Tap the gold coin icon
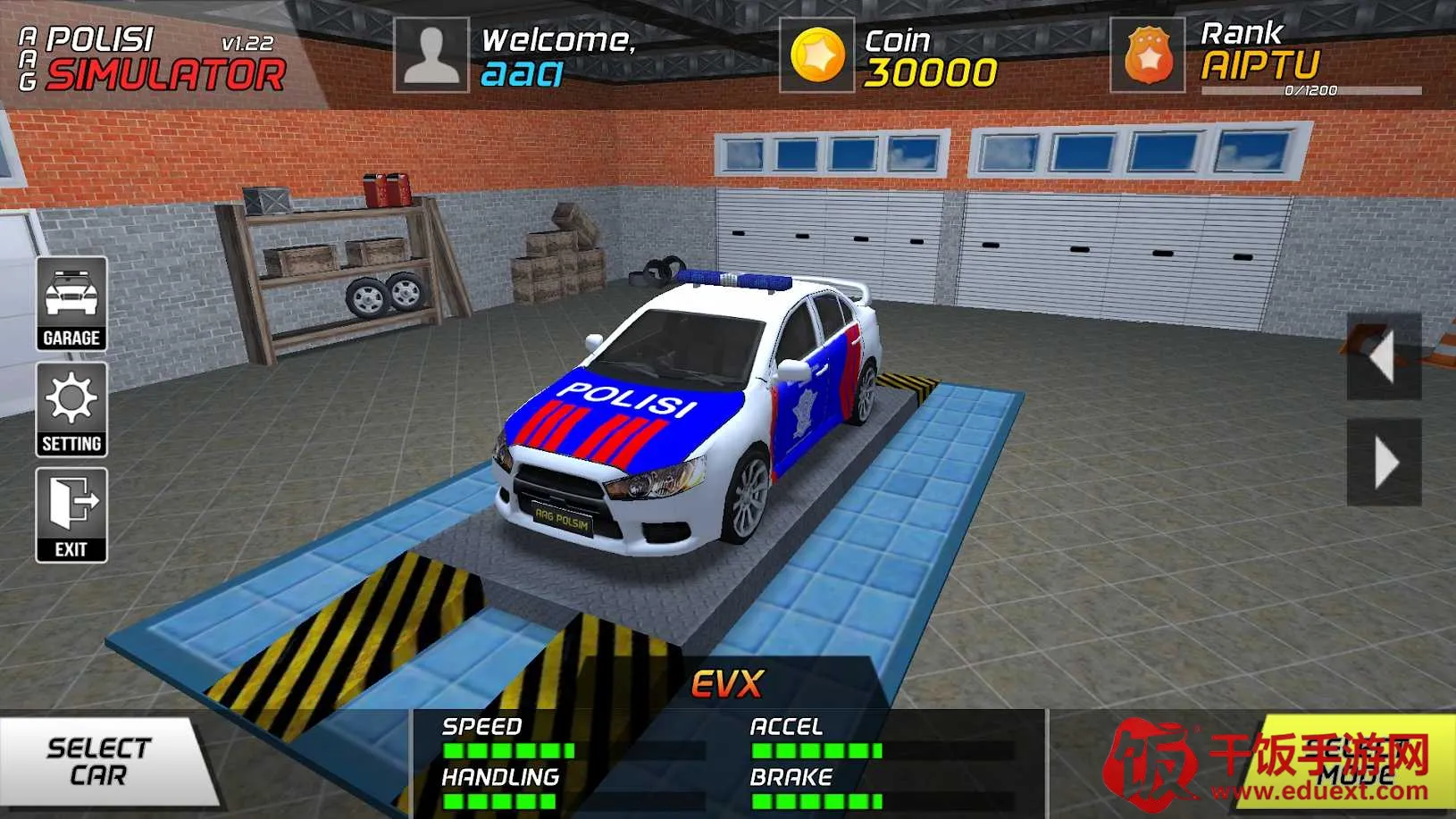 [x=817, y=55]
